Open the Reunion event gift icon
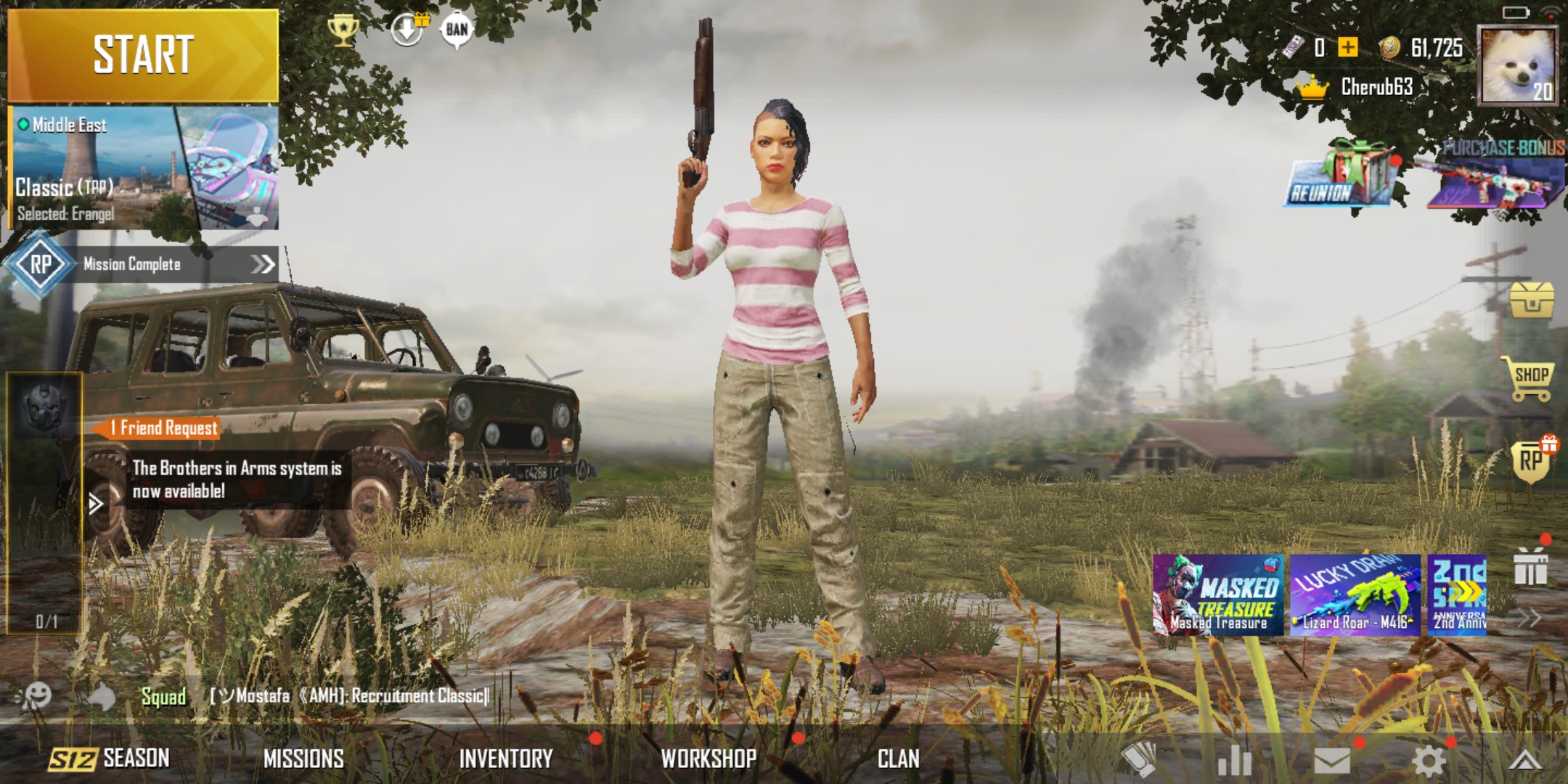The image size is (1568, 784). tap(1343, 178)
